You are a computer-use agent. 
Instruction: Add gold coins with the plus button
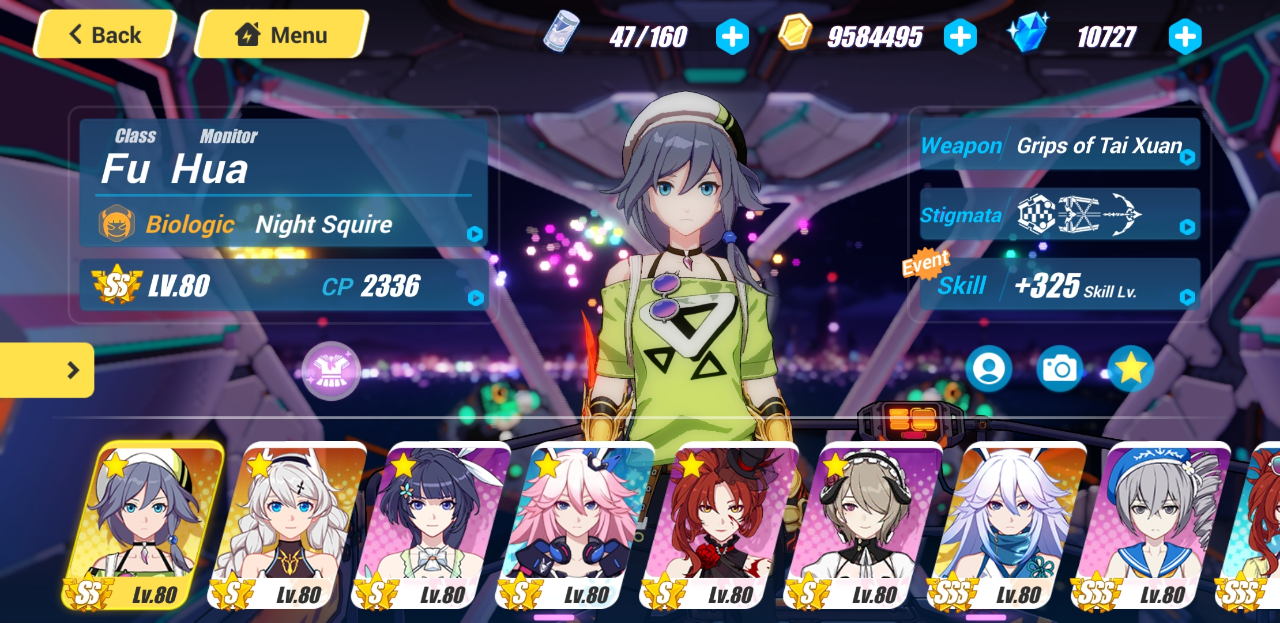tap(960, 37)
